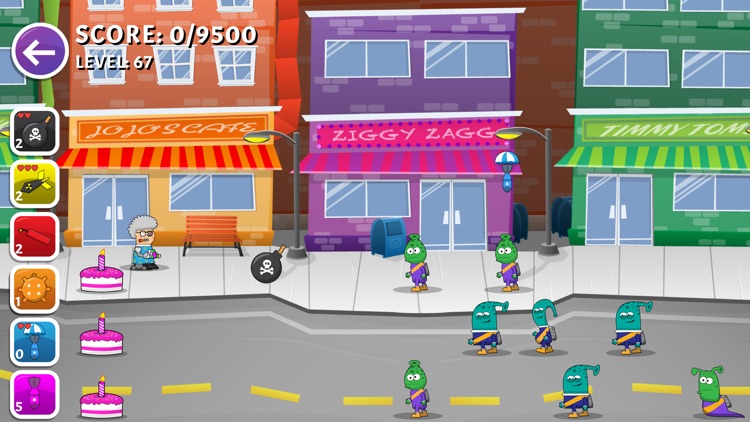Select the orange spiked mine weapon
This screenshot has height=422, width=750.
(x=35, y=289)
